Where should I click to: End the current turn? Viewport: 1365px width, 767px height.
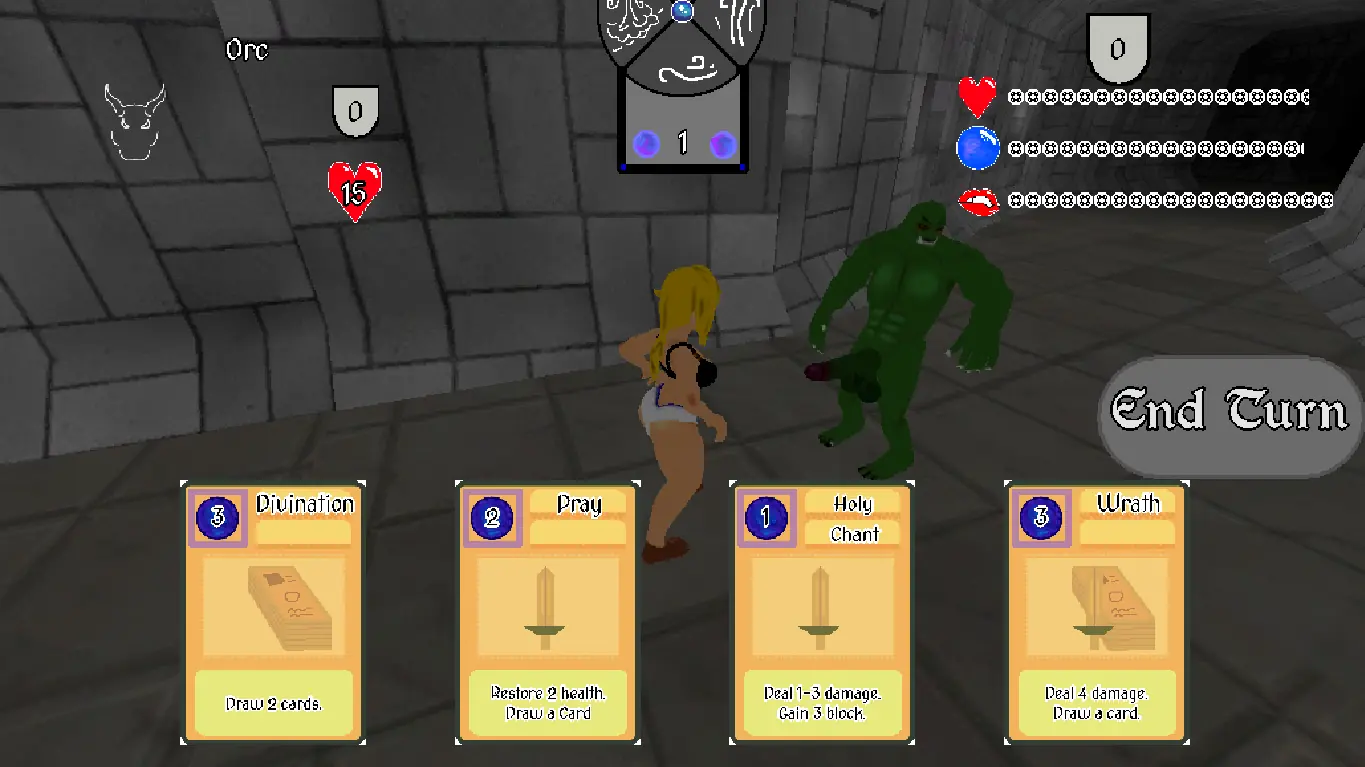1229,411
